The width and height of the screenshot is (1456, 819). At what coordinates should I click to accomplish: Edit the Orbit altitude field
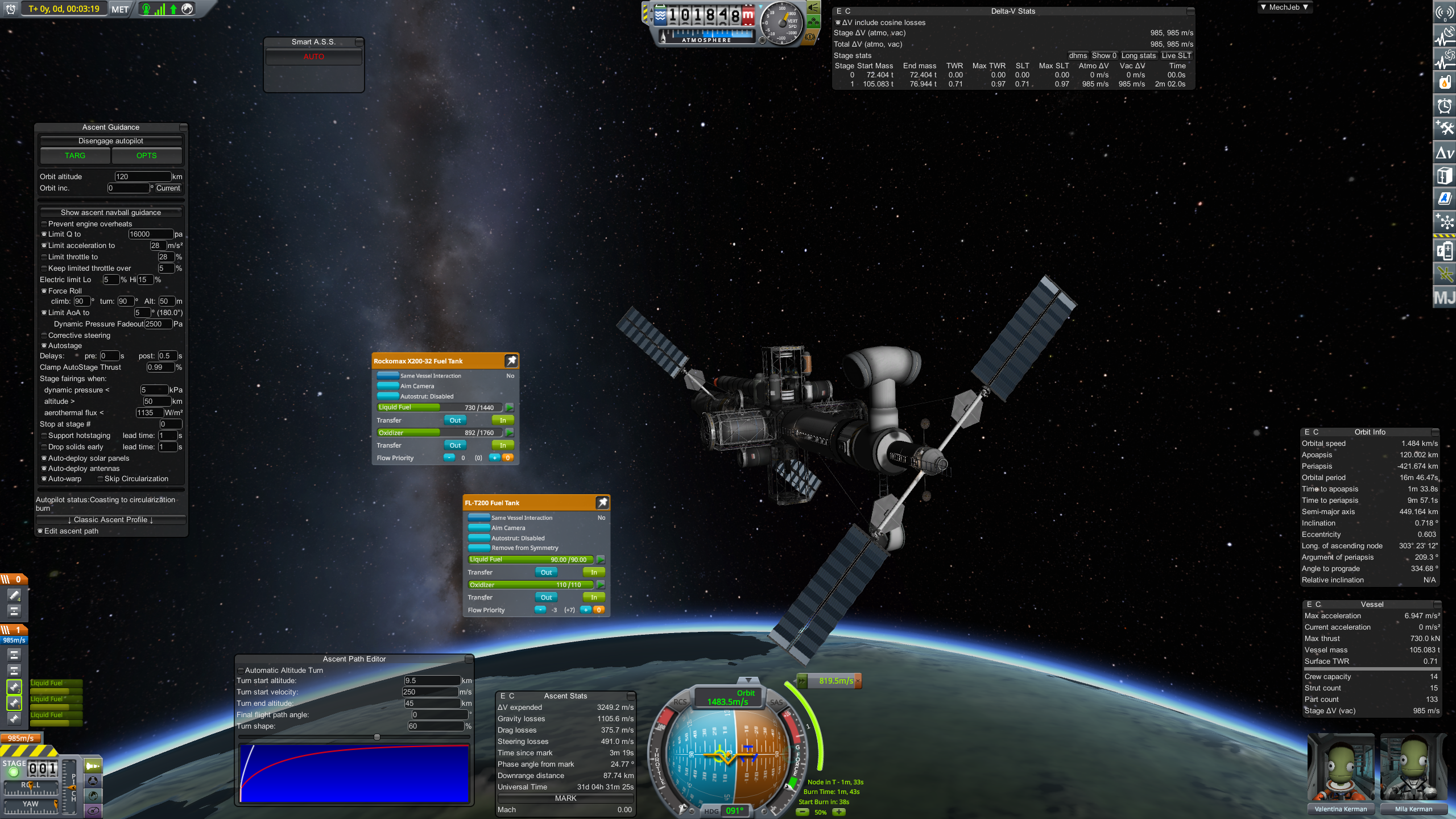[142, 177]
